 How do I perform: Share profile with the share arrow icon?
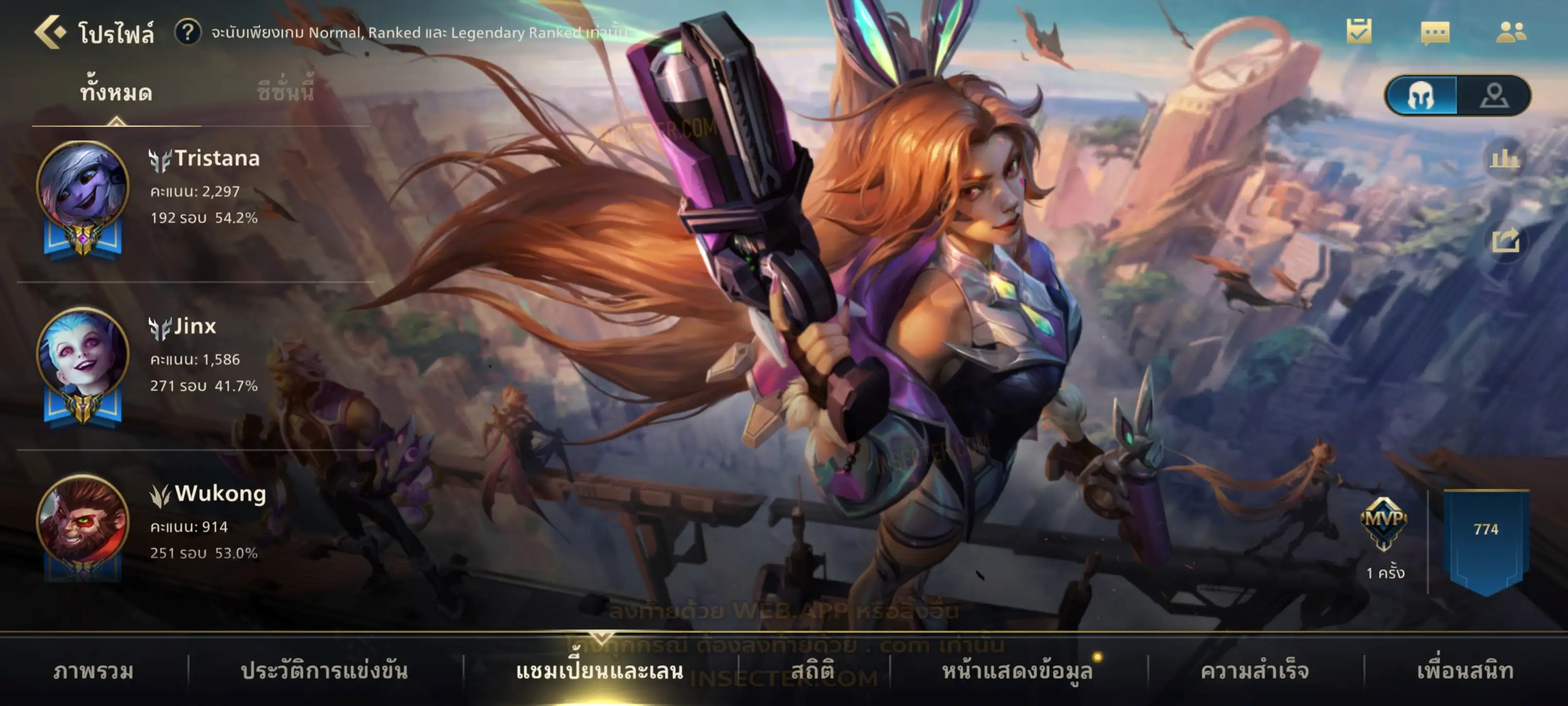click(1505, 240)
